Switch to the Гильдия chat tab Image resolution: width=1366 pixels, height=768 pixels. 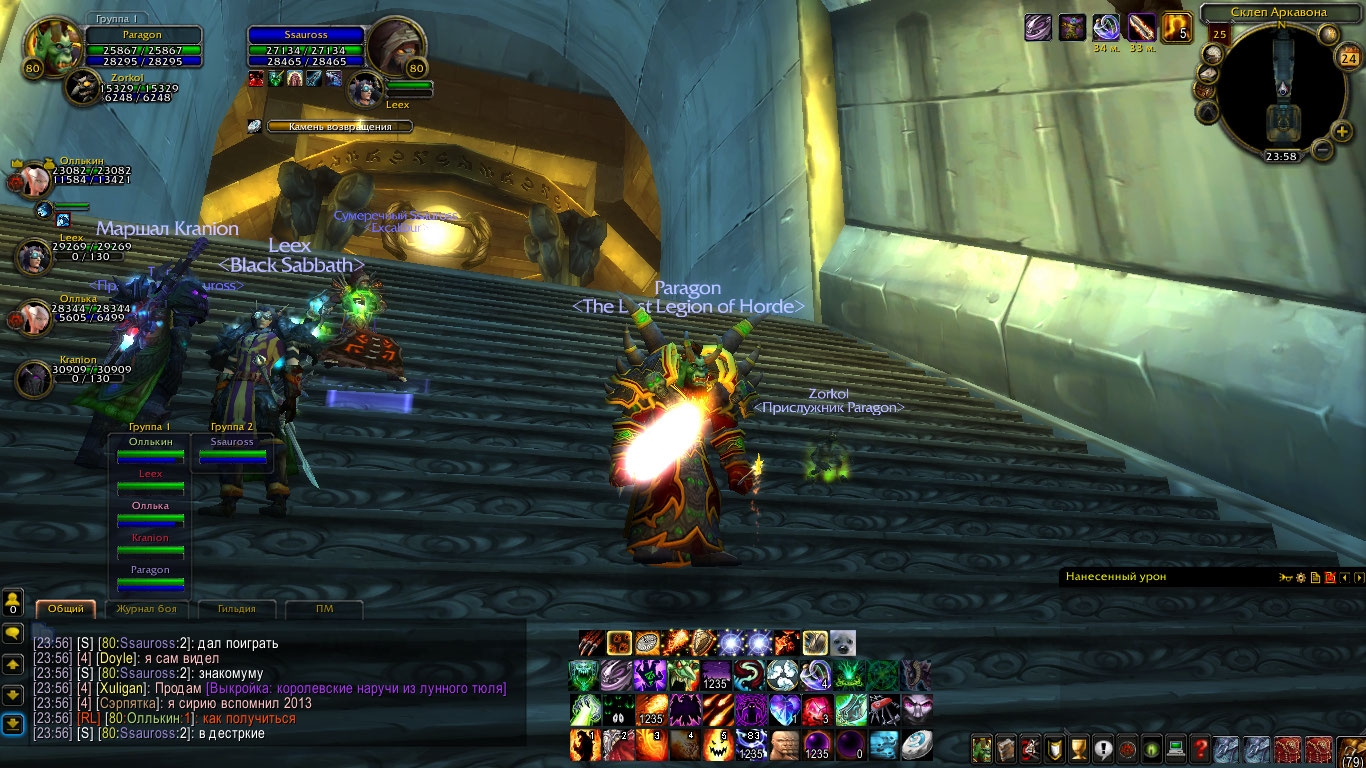[x=237, y=608]
